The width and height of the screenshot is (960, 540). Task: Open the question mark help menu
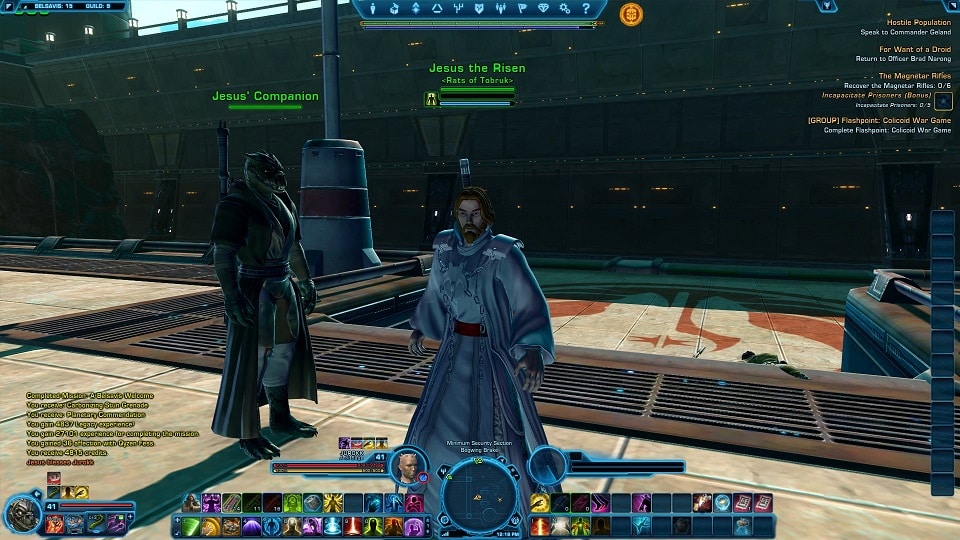tap(586, 9)
